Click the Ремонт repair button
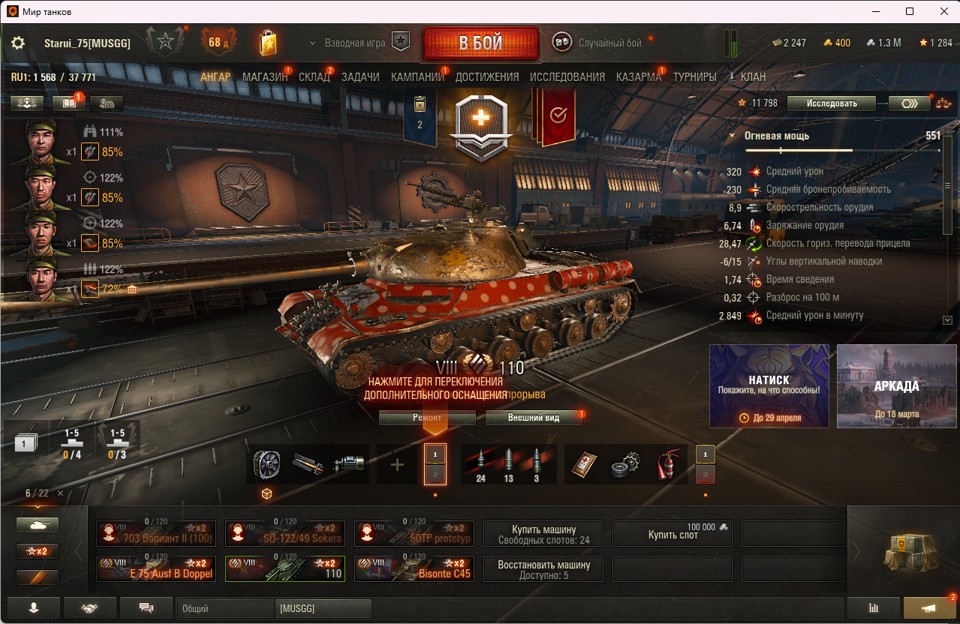 (x=427, y=417)
